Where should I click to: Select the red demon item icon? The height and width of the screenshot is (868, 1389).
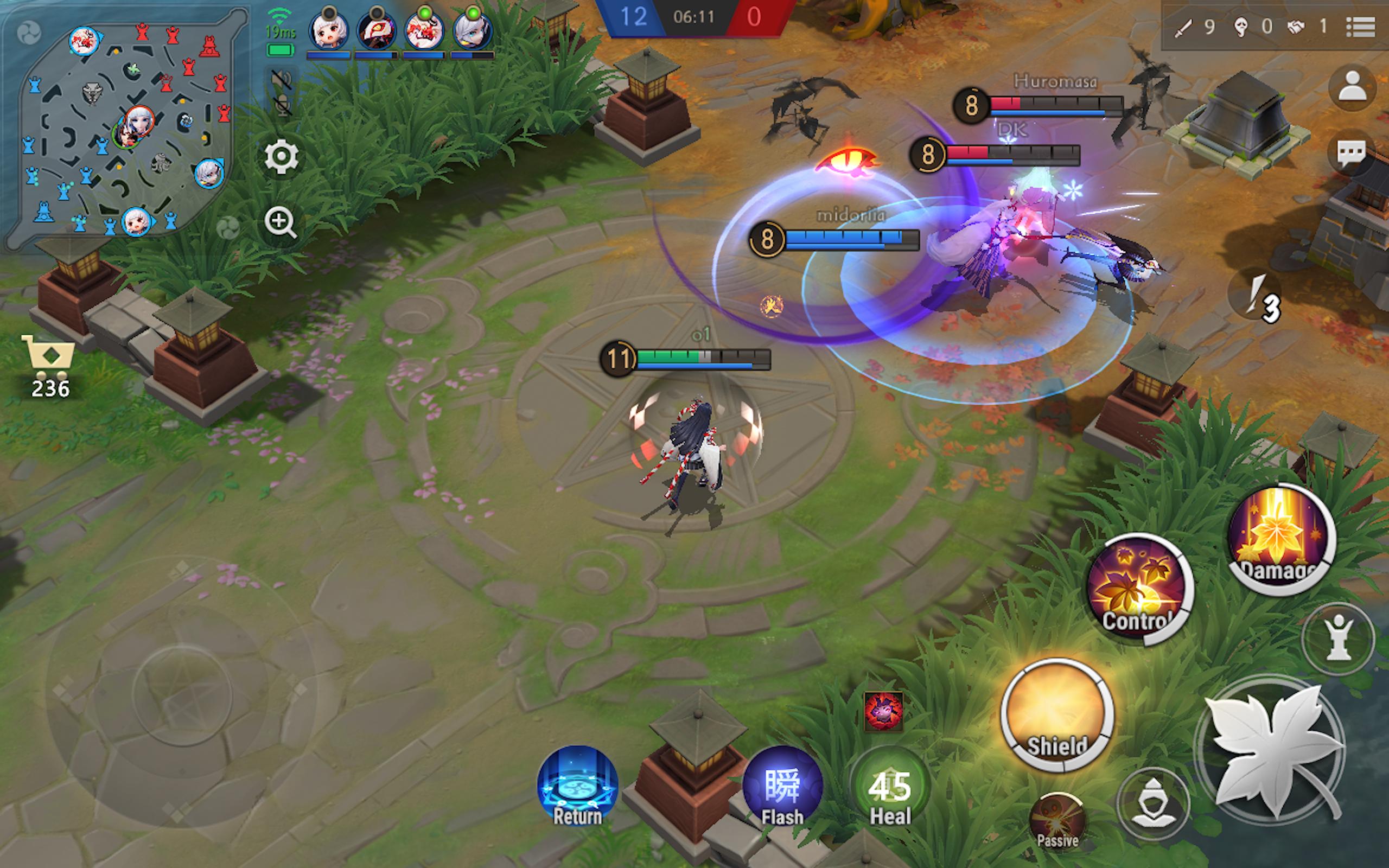(883, 711)
